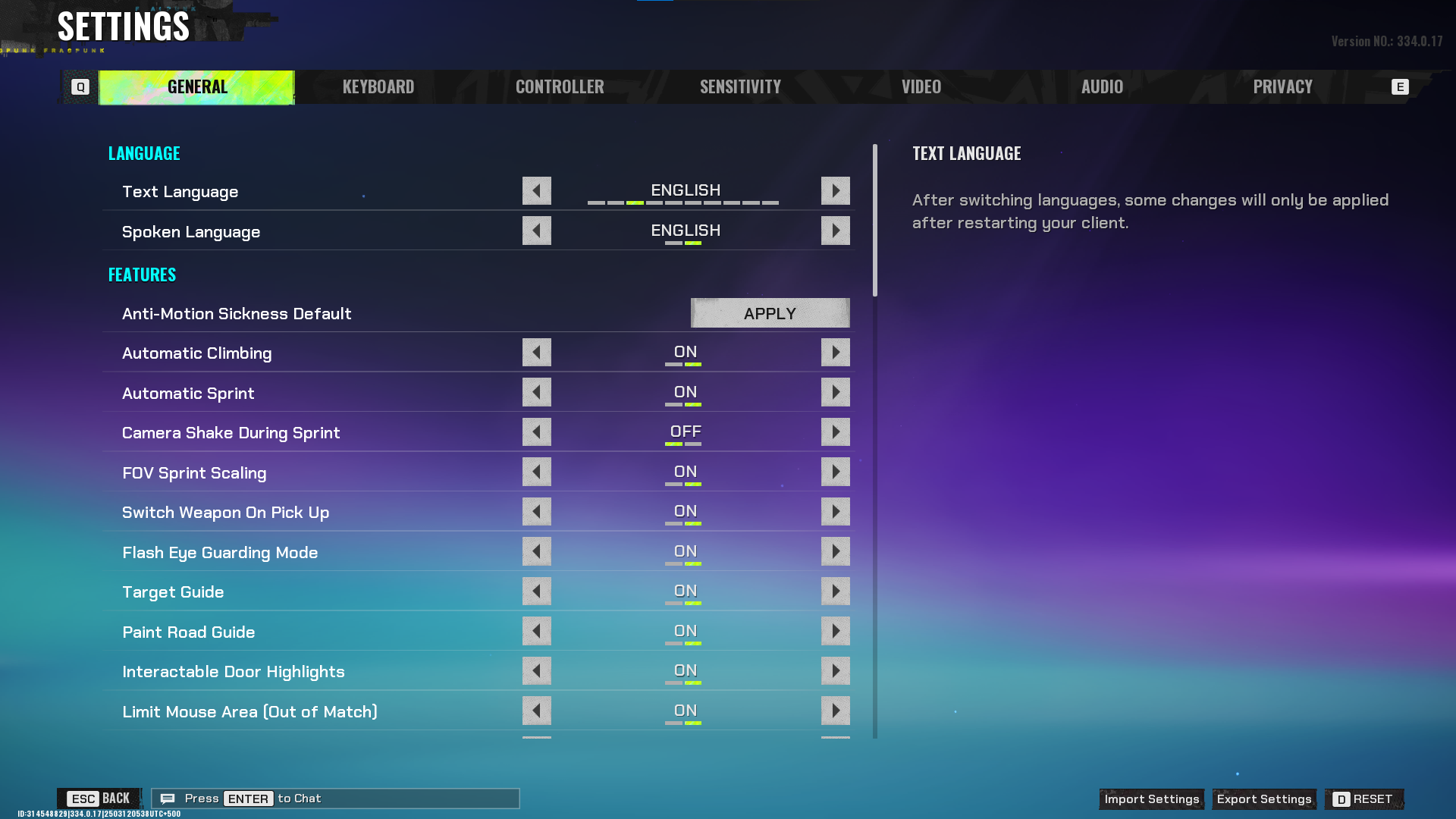Click the D icon on the Reset button
This screenshot has height=819, width=1456.
pyautogui.click(x=1342, y=799)
